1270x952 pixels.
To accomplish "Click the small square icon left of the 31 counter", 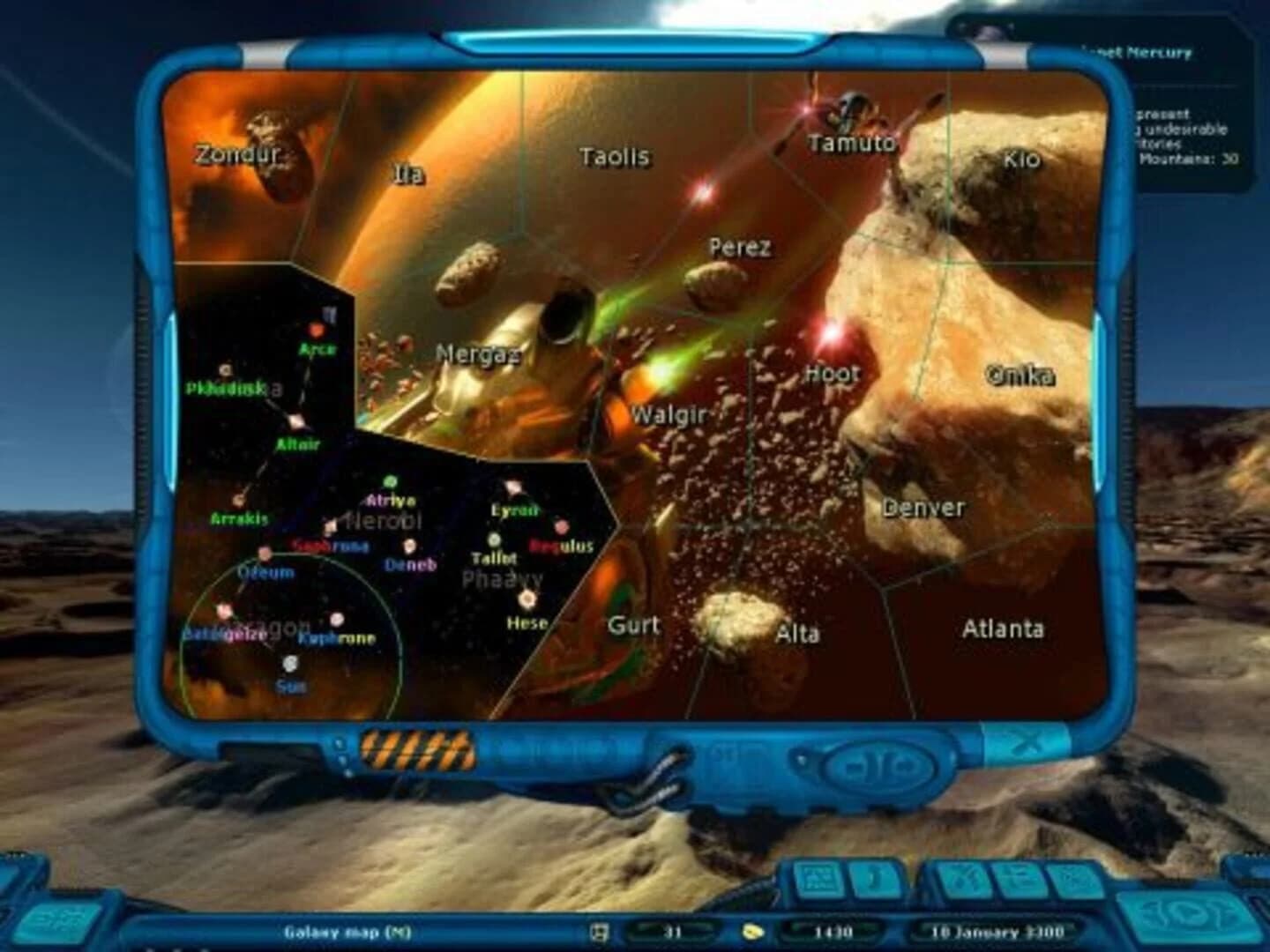I will click(601, 932).
